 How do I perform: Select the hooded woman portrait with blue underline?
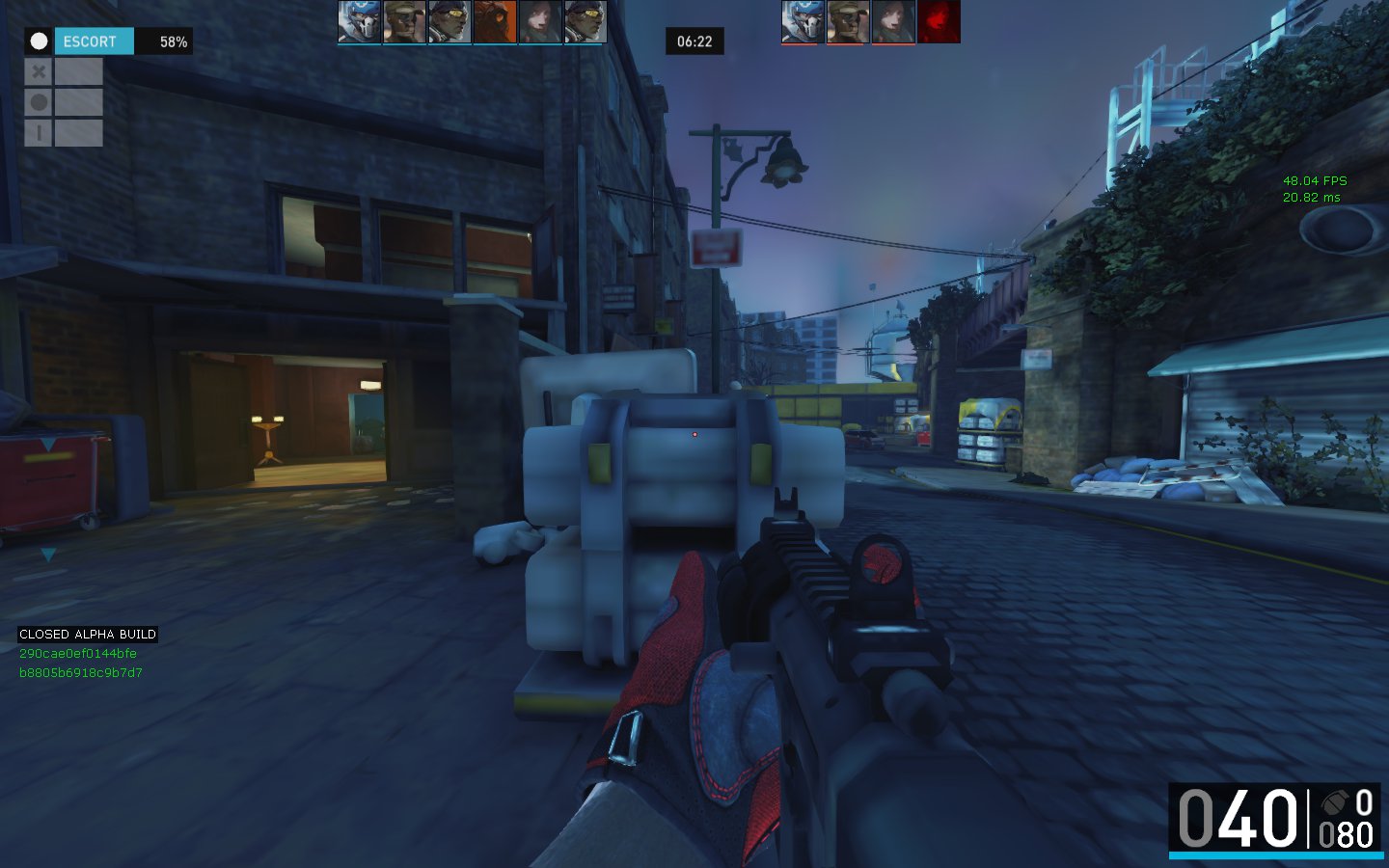(x=540, y=21)
